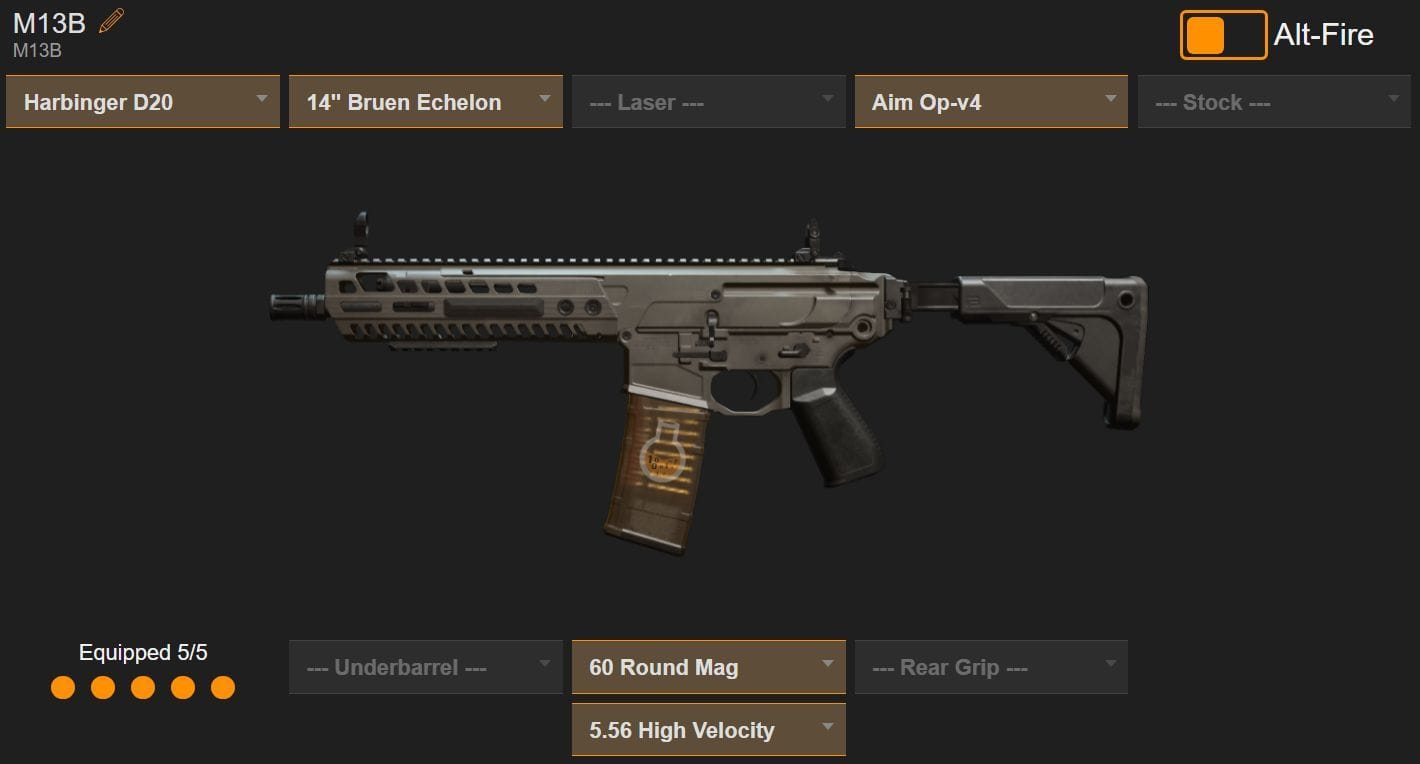The width and height of the screenshot is (1420, 764).
Task: Toggle the Alt-Fire switch
Action: pos(1222,34)
